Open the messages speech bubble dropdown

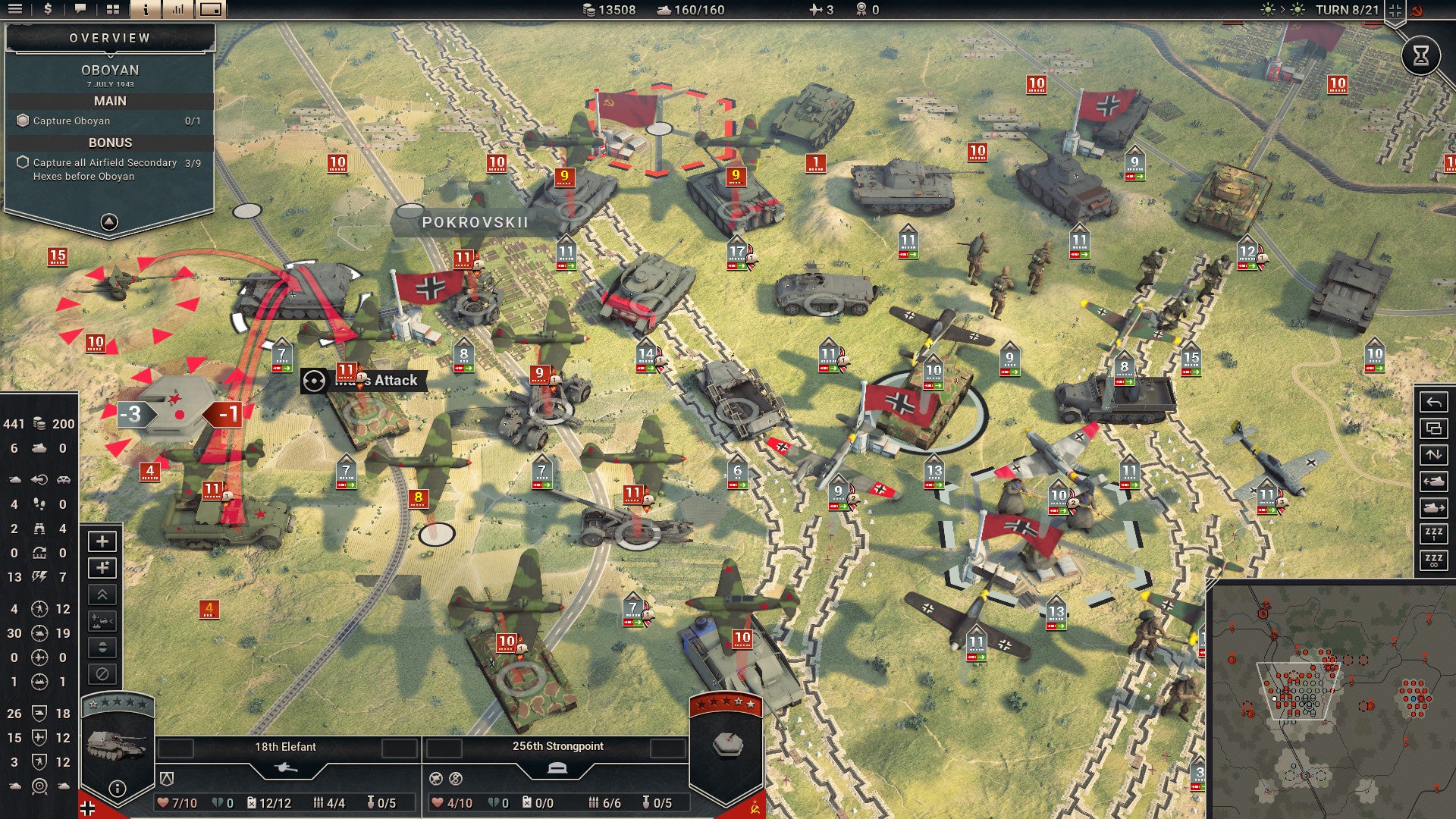pyautogui.click(x=80, y=10)
